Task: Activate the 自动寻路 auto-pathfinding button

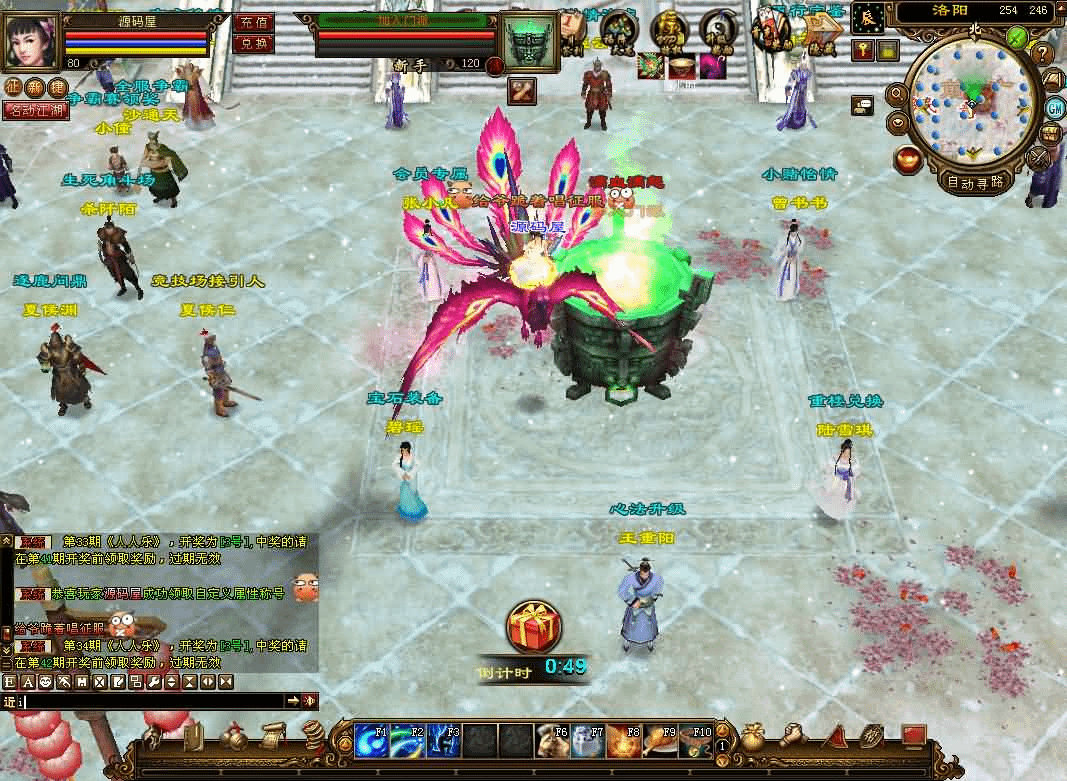Action: [975, 182]
